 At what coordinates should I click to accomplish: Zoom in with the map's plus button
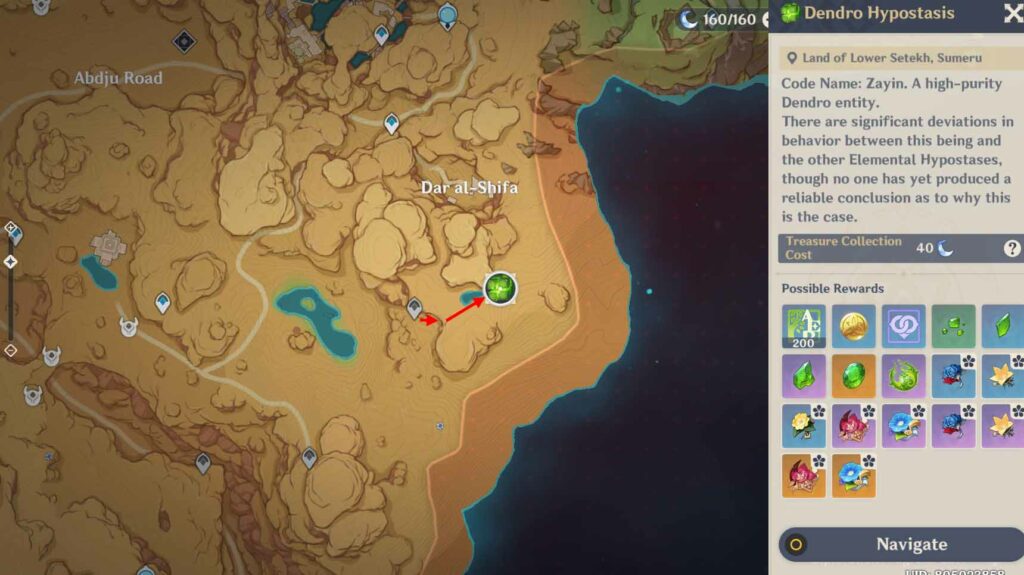point(10,228)
